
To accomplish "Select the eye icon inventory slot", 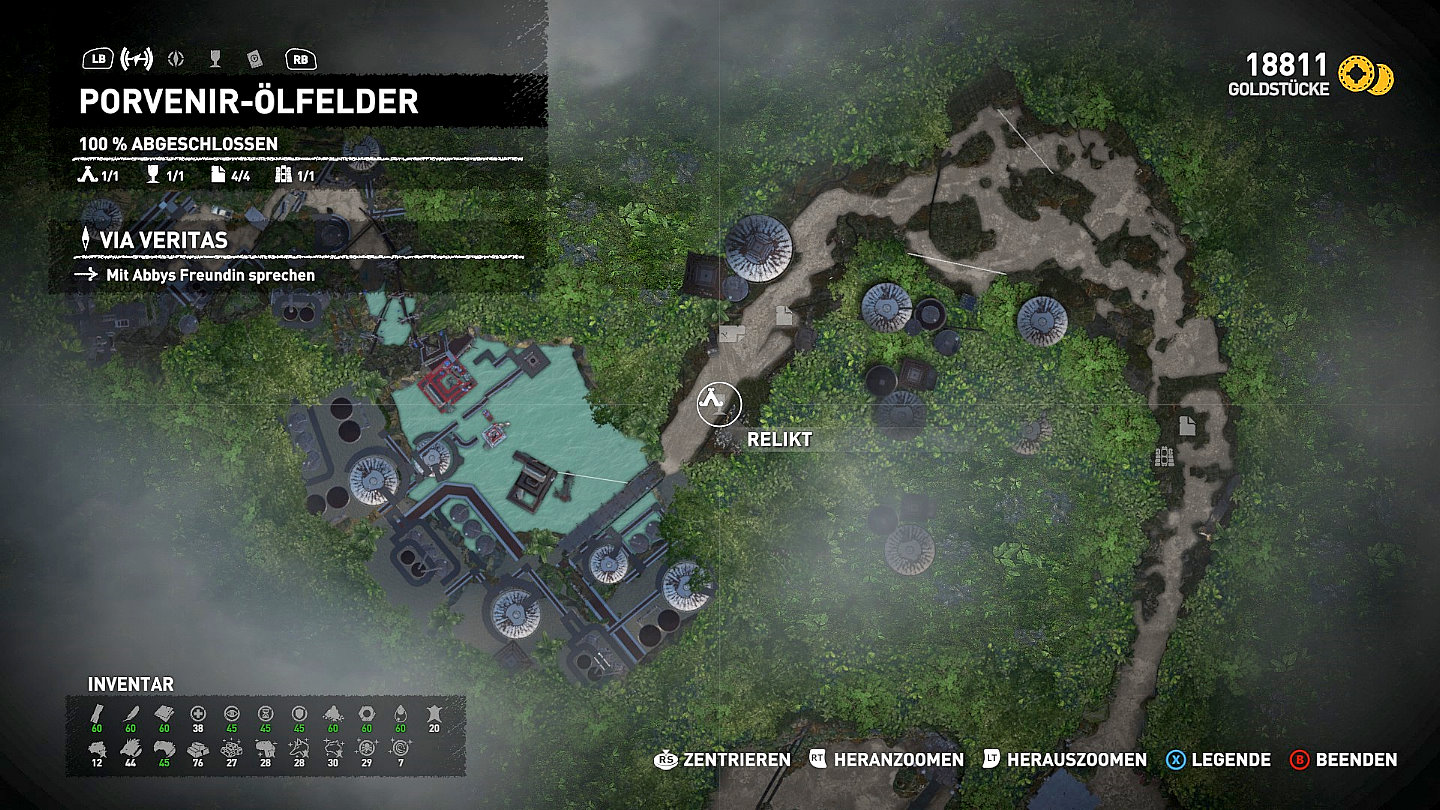I will 232,713.
